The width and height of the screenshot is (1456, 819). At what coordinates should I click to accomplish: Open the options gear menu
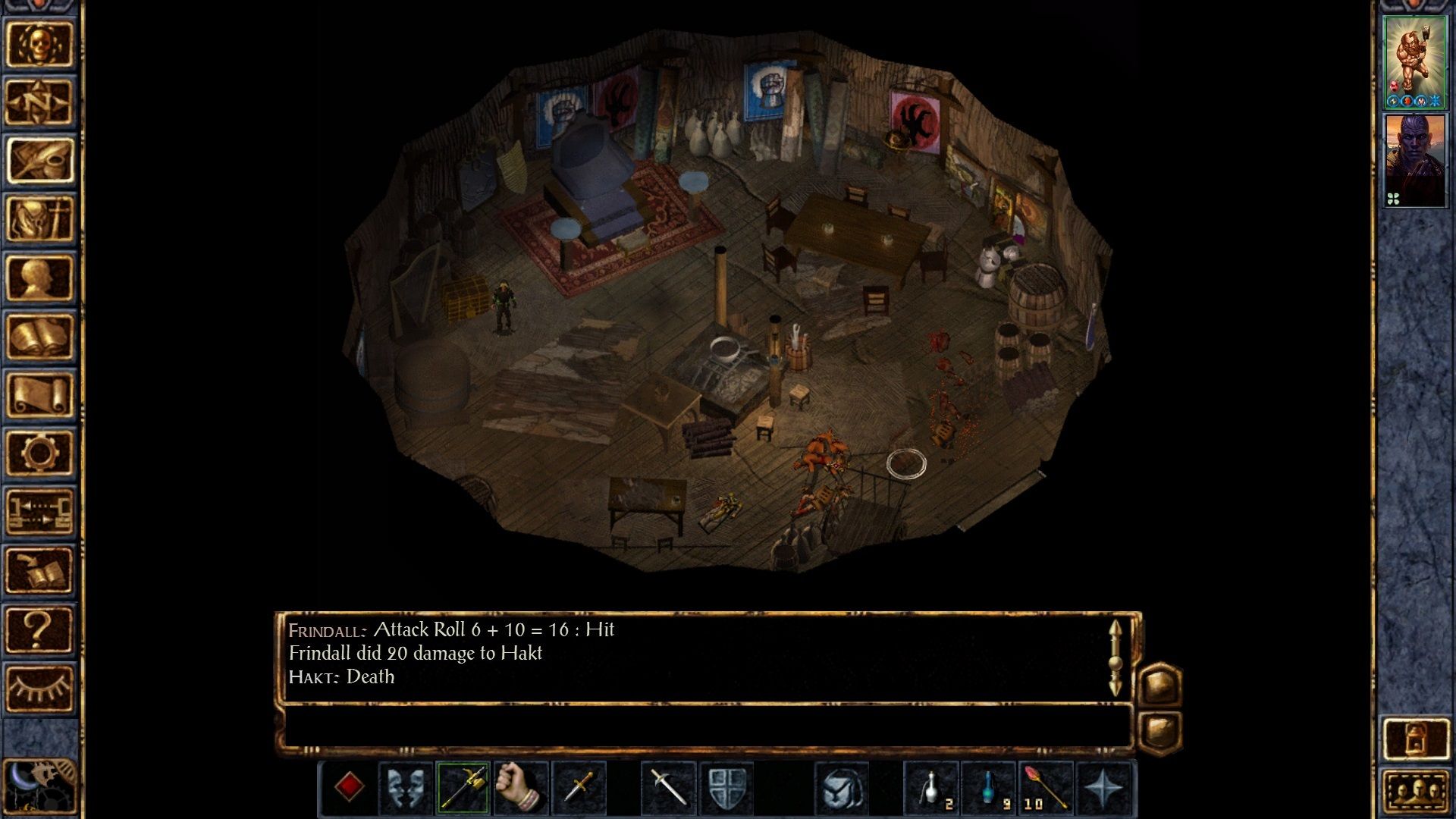tap(39, 453)
